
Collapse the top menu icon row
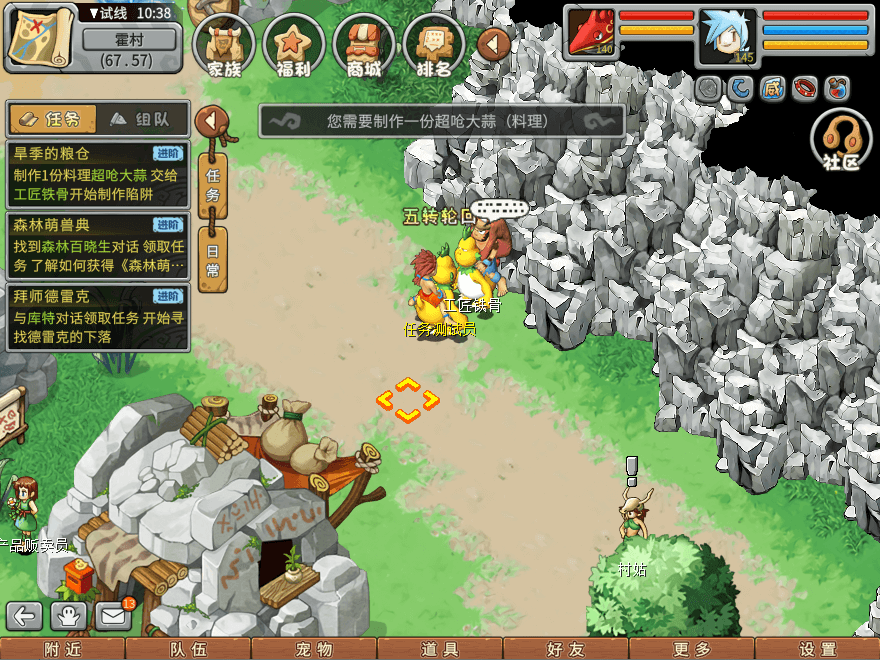pyautogui.click(x=493, y=44)
